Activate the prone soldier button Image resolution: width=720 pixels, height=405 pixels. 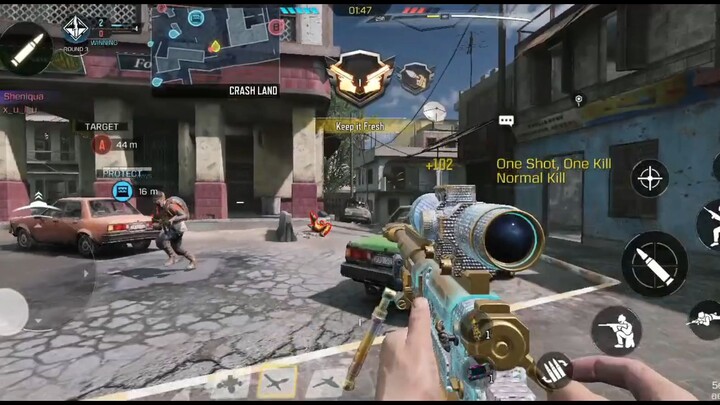tap(706, 320)
